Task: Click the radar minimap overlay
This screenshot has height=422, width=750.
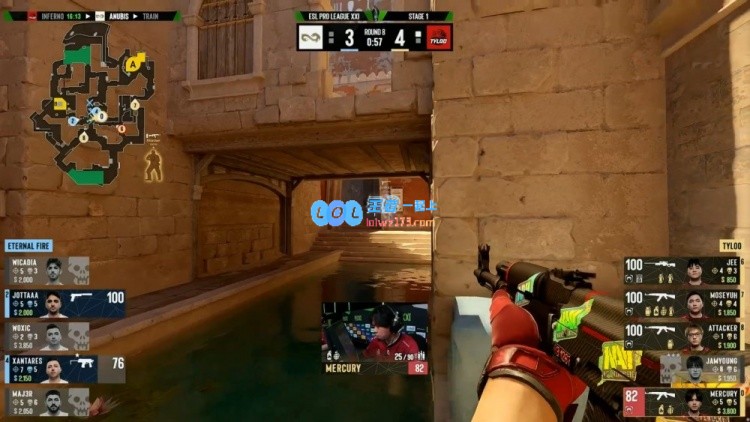Action: (88, 105)
